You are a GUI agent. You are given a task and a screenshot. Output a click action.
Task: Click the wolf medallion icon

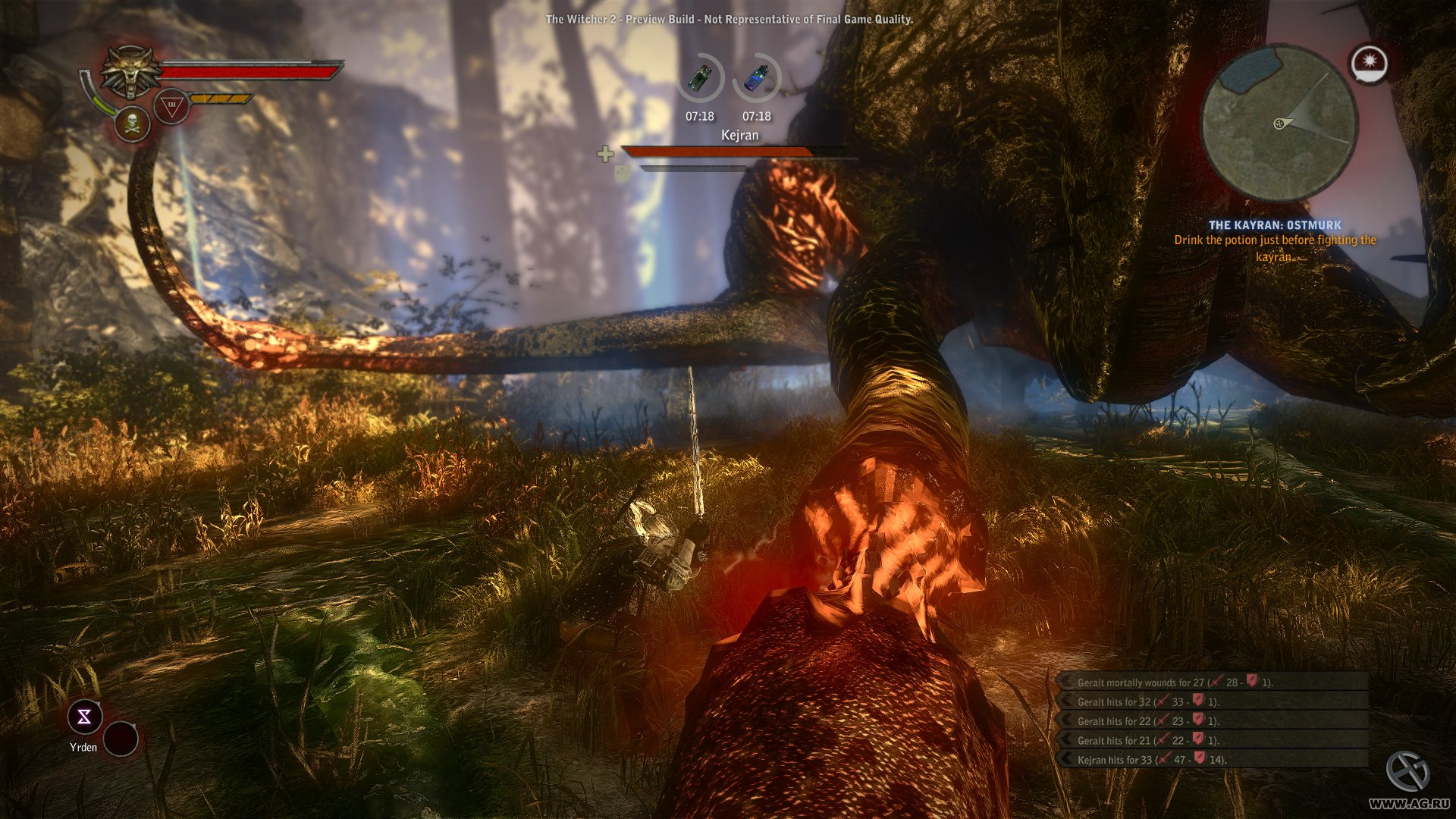click(x=131, y=71)
